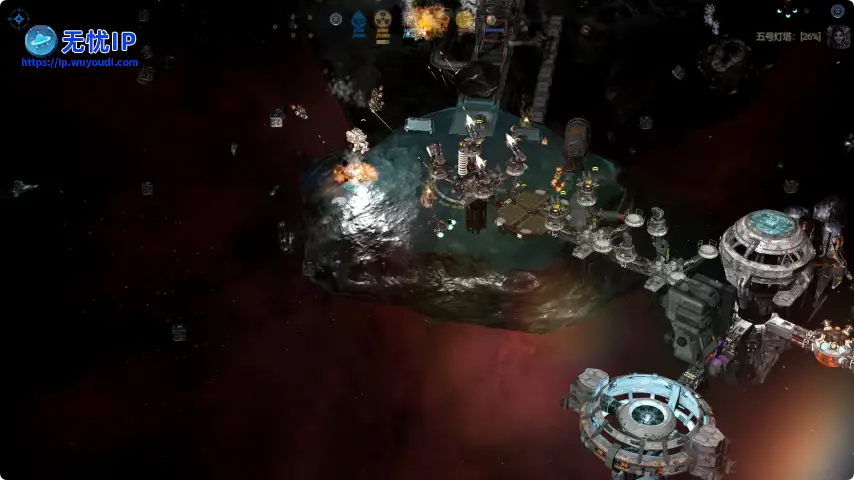Select the radiation symbol resource icon
The width and height of the screenshot is (854, 480).
coord(382,19)
